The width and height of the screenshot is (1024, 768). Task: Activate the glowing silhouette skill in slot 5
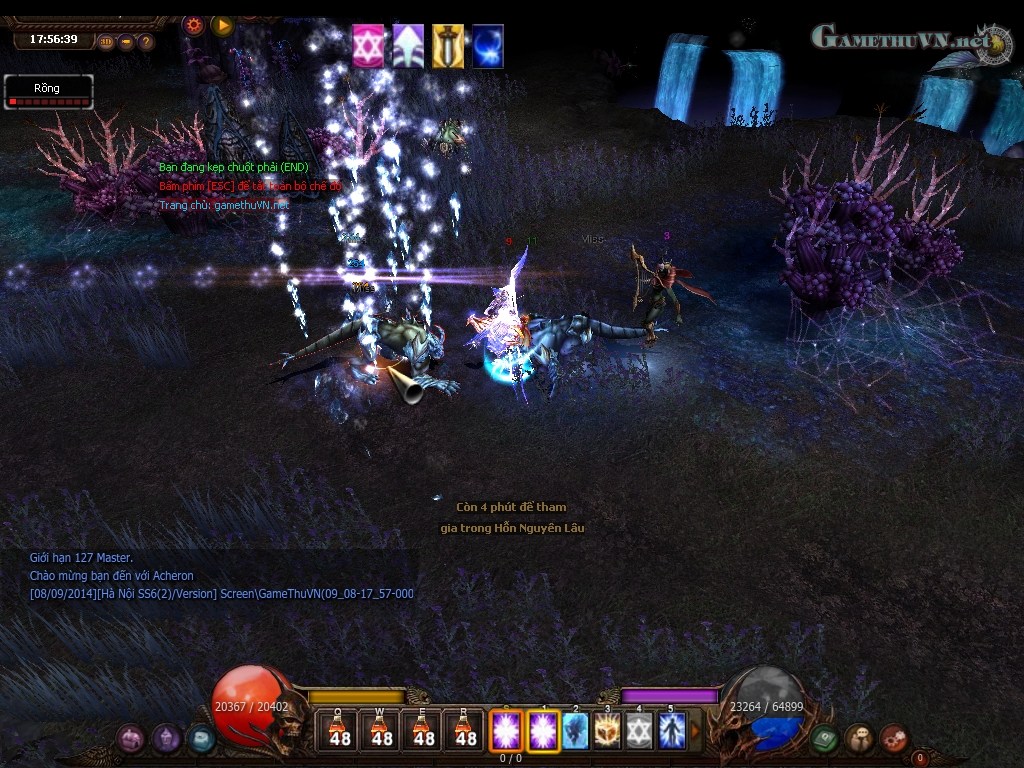pos(672,730)
